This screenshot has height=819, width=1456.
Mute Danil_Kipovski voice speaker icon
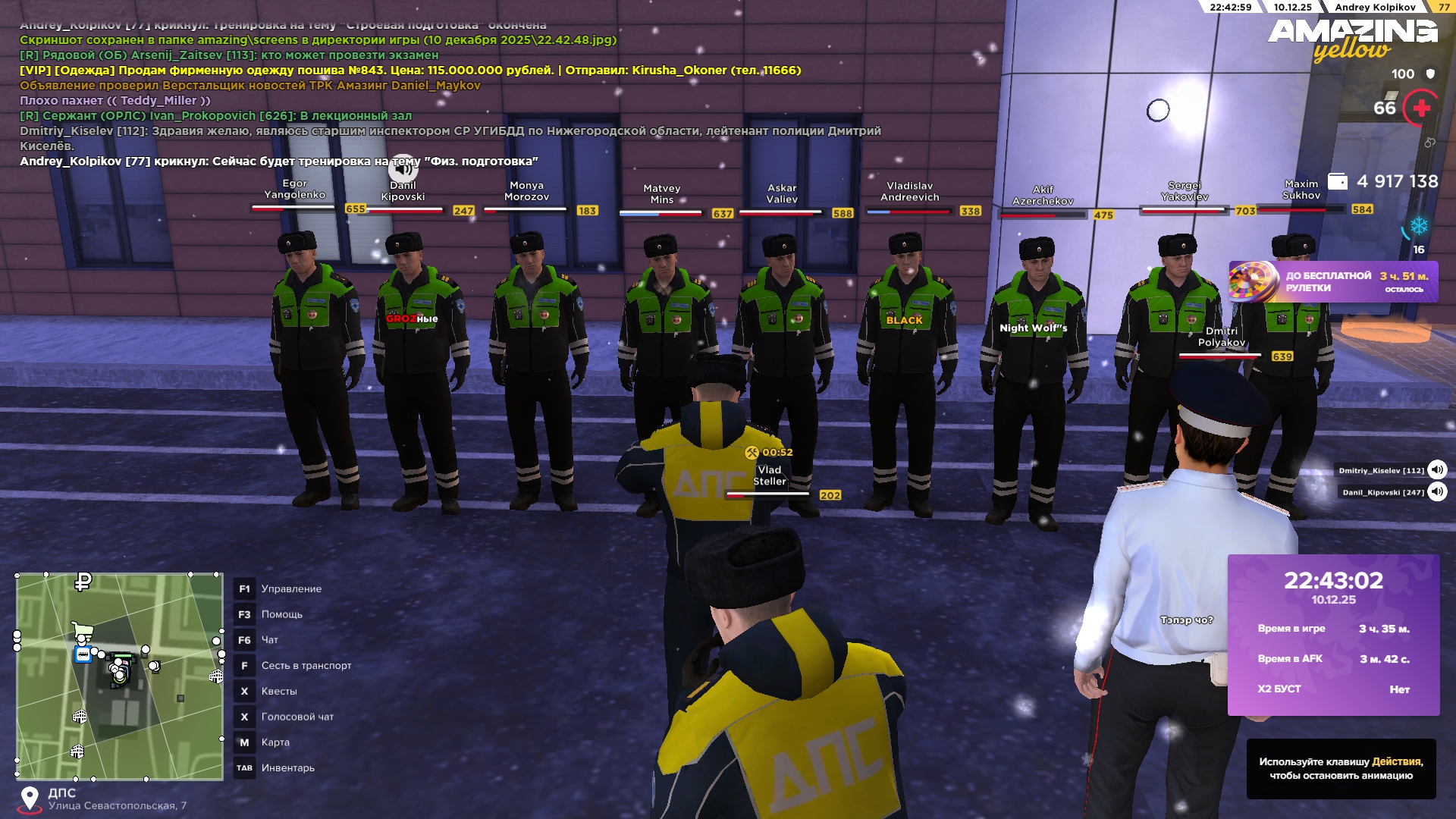[1436, 492]
